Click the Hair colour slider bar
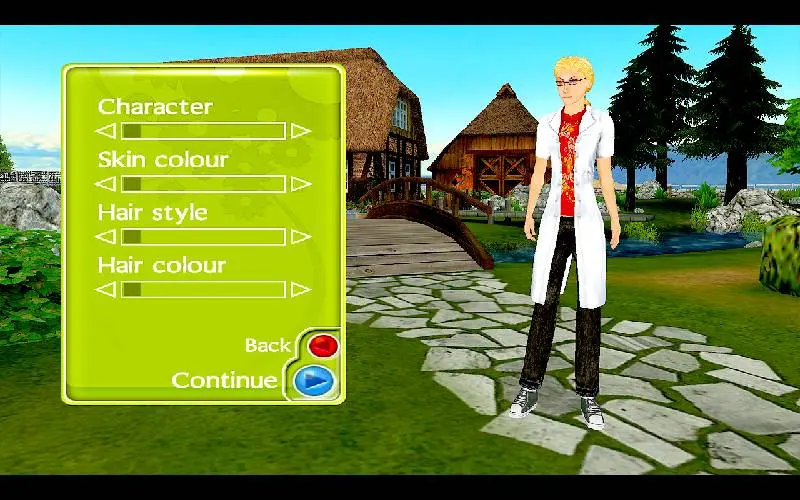The width and height of the screenshot is (800, 500). point(203,290)
